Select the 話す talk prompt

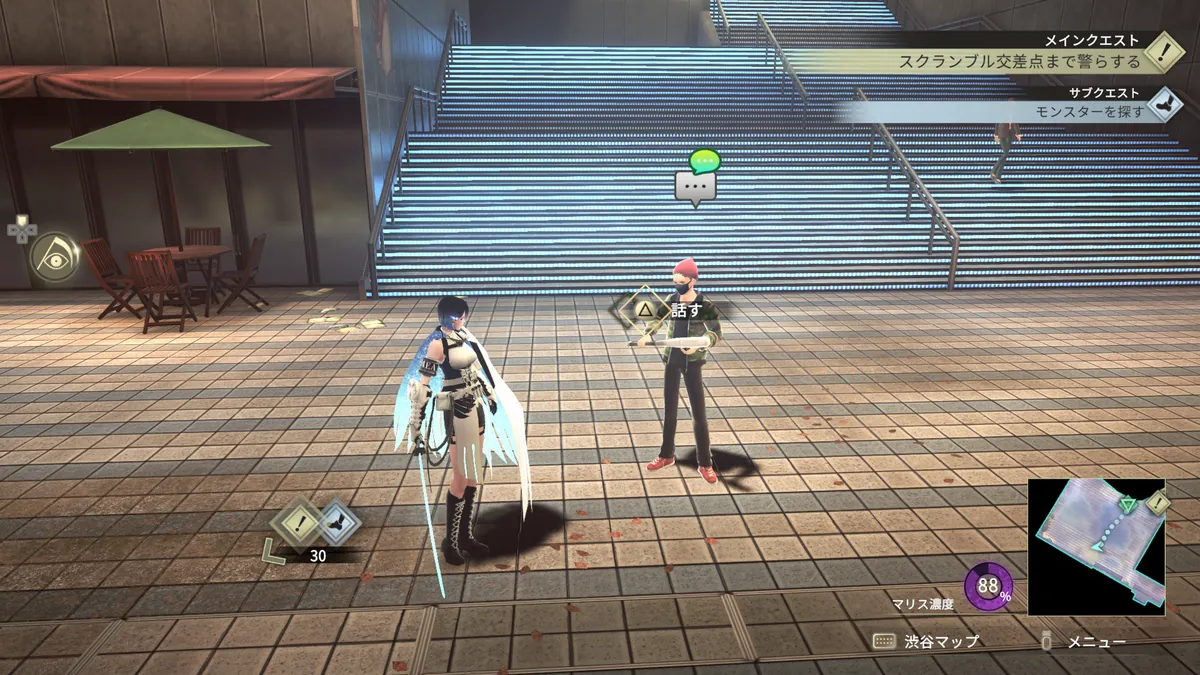[668, 310]
